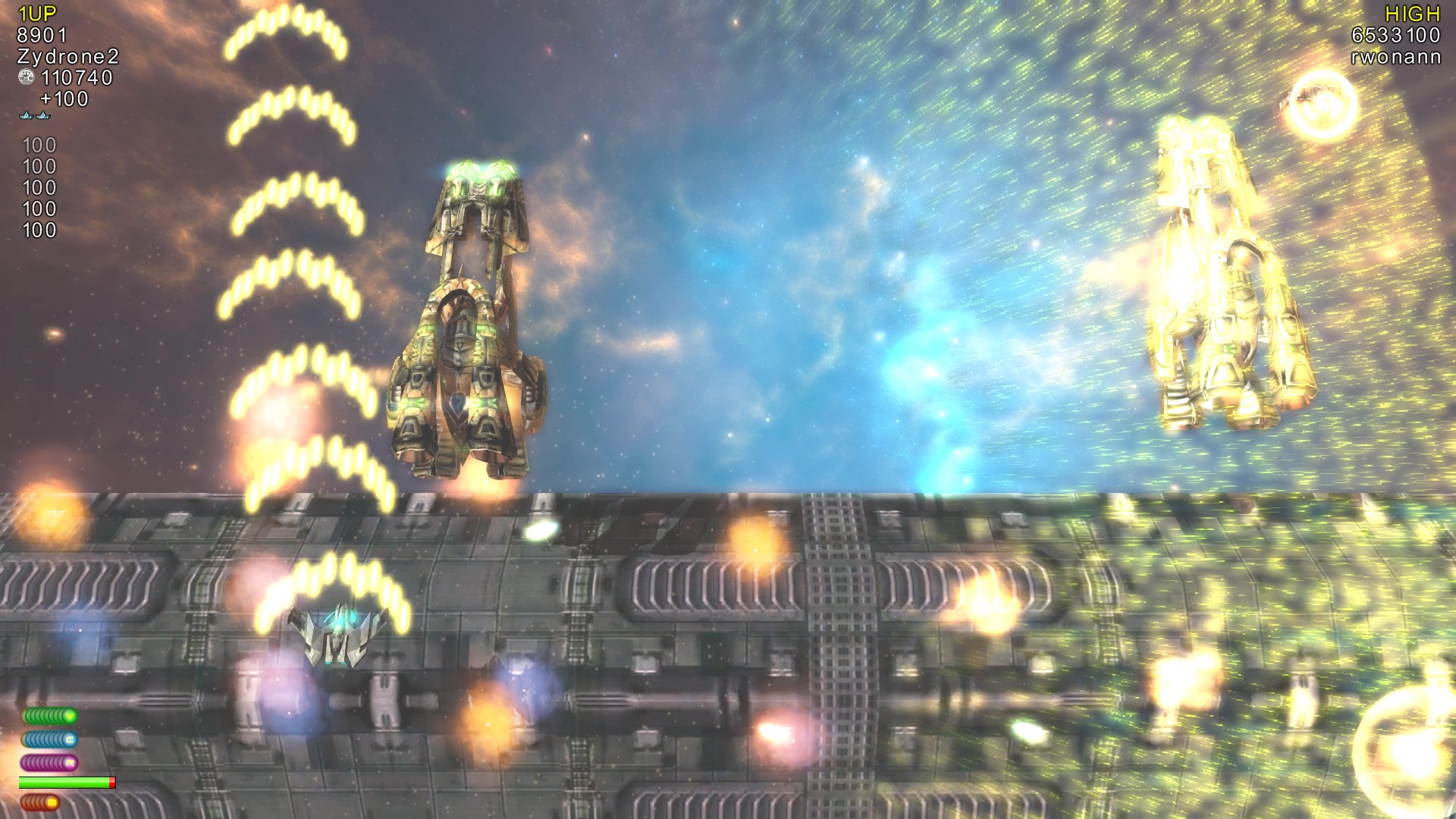Click the yellow 1UP indicator
The image size is (1456, 819).
36,12
